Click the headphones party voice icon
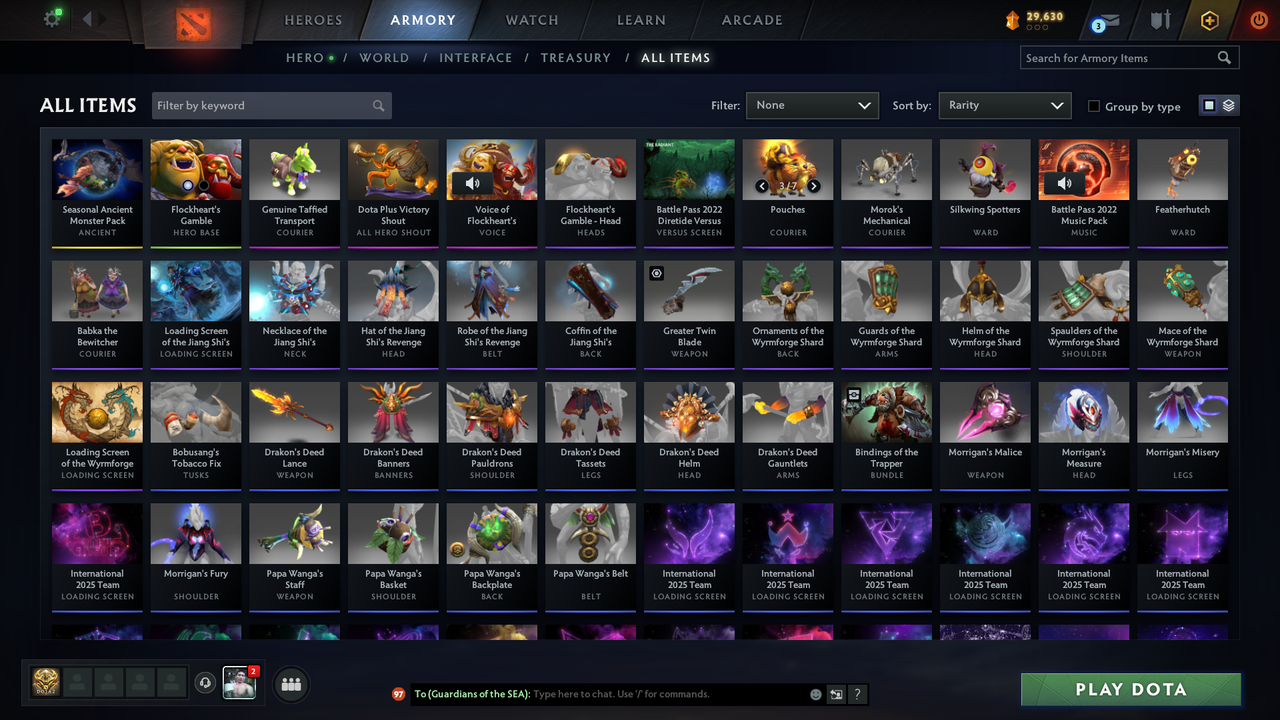The height and width of the screenshot is (720, 1280). tap(206, 683)
